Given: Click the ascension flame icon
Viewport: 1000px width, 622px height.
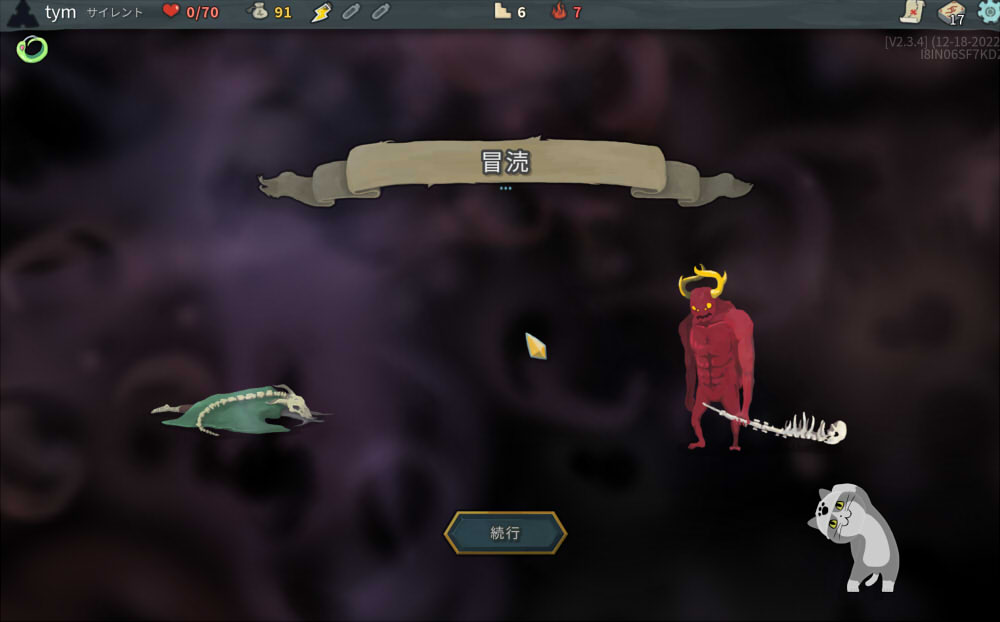Looking at the screenshot, I should click(559, 12).
